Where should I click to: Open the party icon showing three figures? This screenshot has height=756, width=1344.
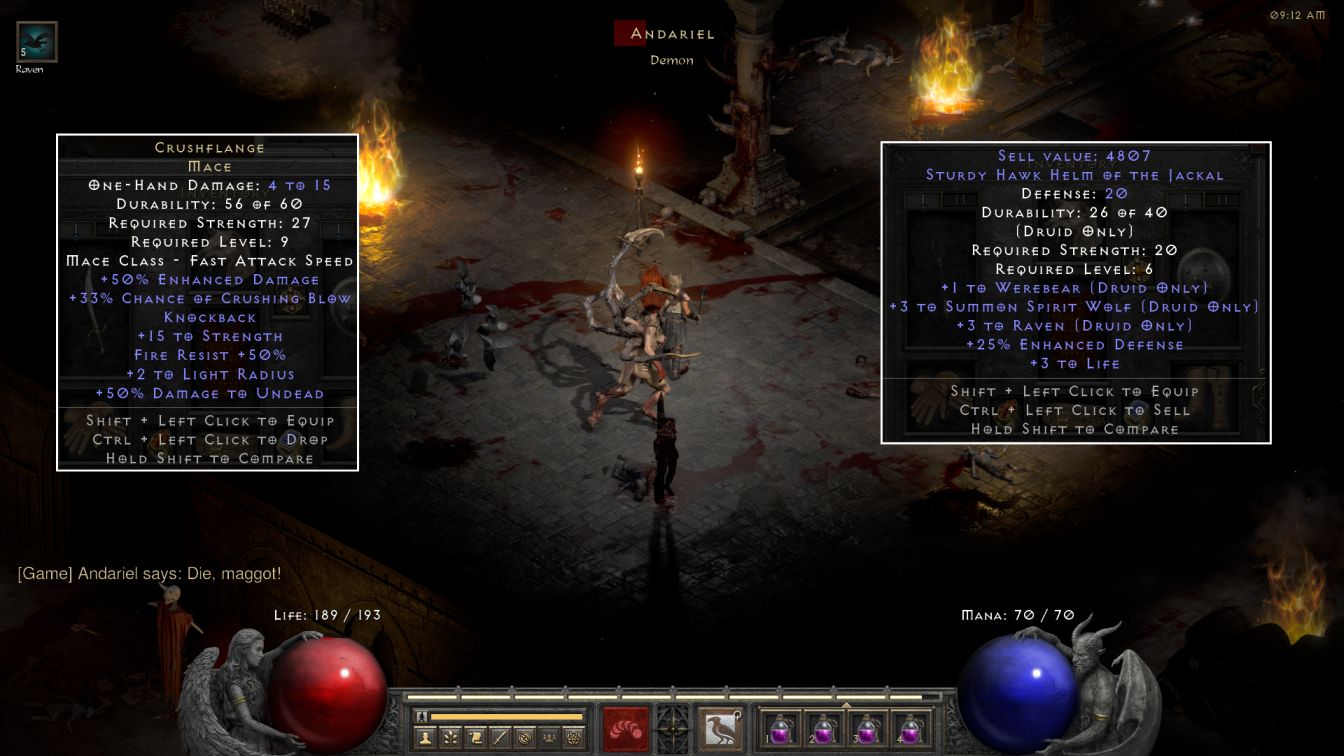coord(548,738)
